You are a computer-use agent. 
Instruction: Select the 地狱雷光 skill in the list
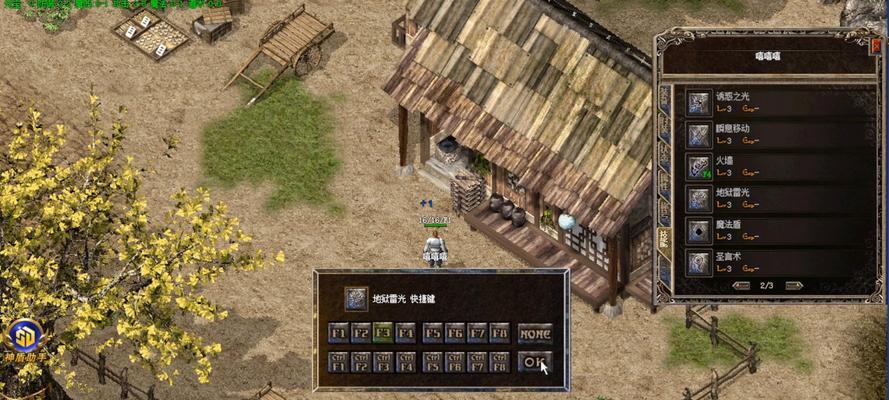point(699,198)
